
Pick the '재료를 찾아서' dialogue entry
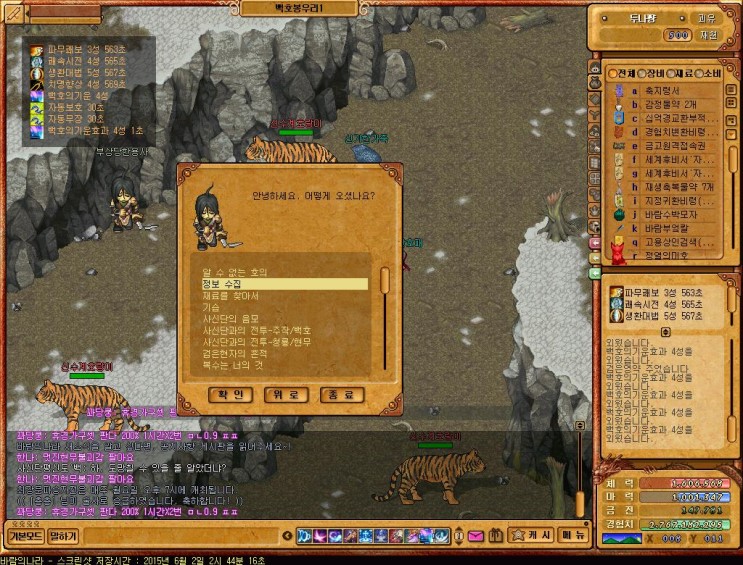231,296
